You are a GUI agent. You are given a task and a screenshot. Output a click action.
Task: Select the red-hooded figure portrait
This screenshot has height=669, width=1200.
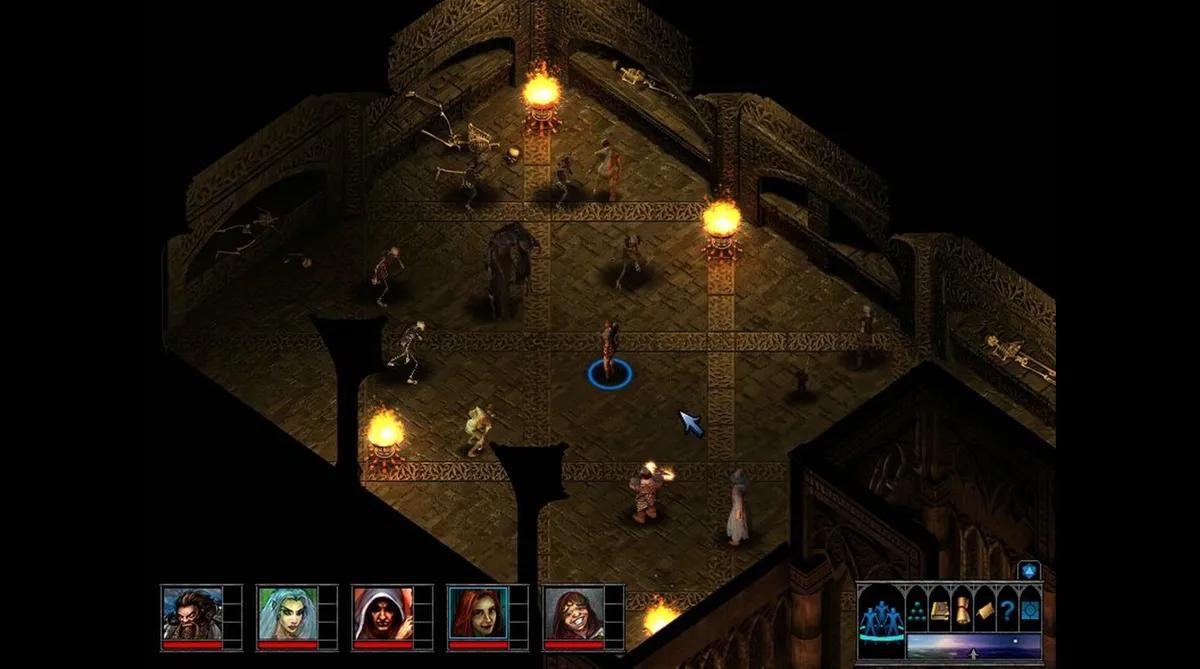coord(380,613)
